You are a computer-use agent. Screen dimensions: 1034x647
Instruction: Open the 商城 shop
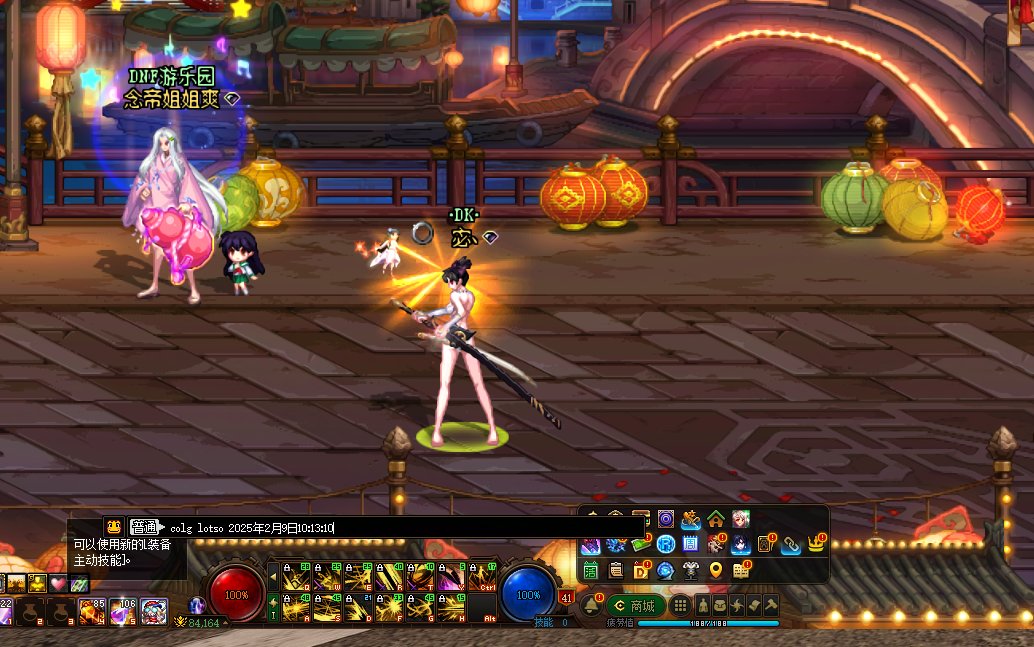(636, 606)
